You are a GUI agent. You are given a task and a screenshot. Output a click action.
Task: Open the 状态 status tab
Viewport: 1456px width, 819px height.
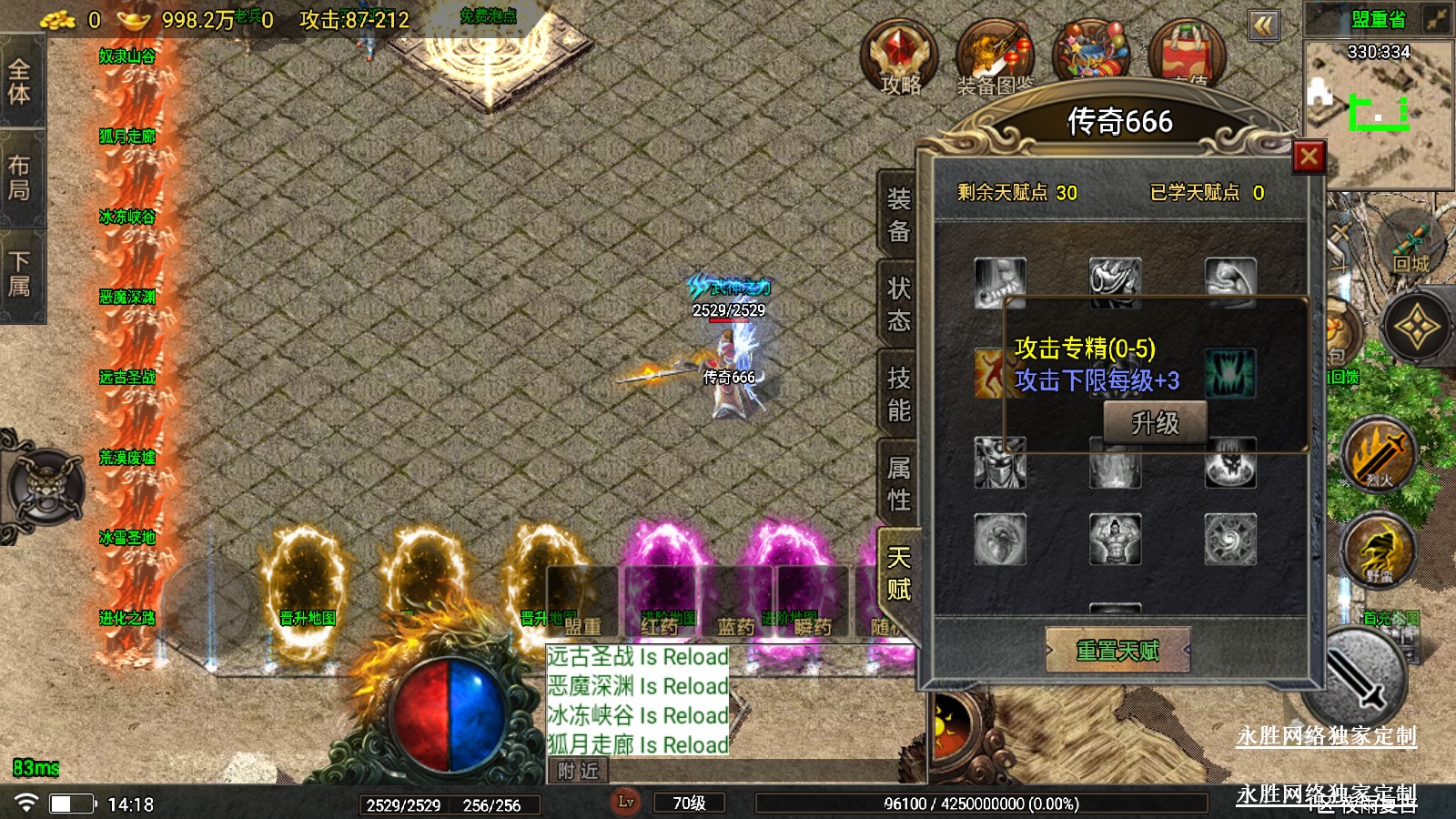pos(898,304)
